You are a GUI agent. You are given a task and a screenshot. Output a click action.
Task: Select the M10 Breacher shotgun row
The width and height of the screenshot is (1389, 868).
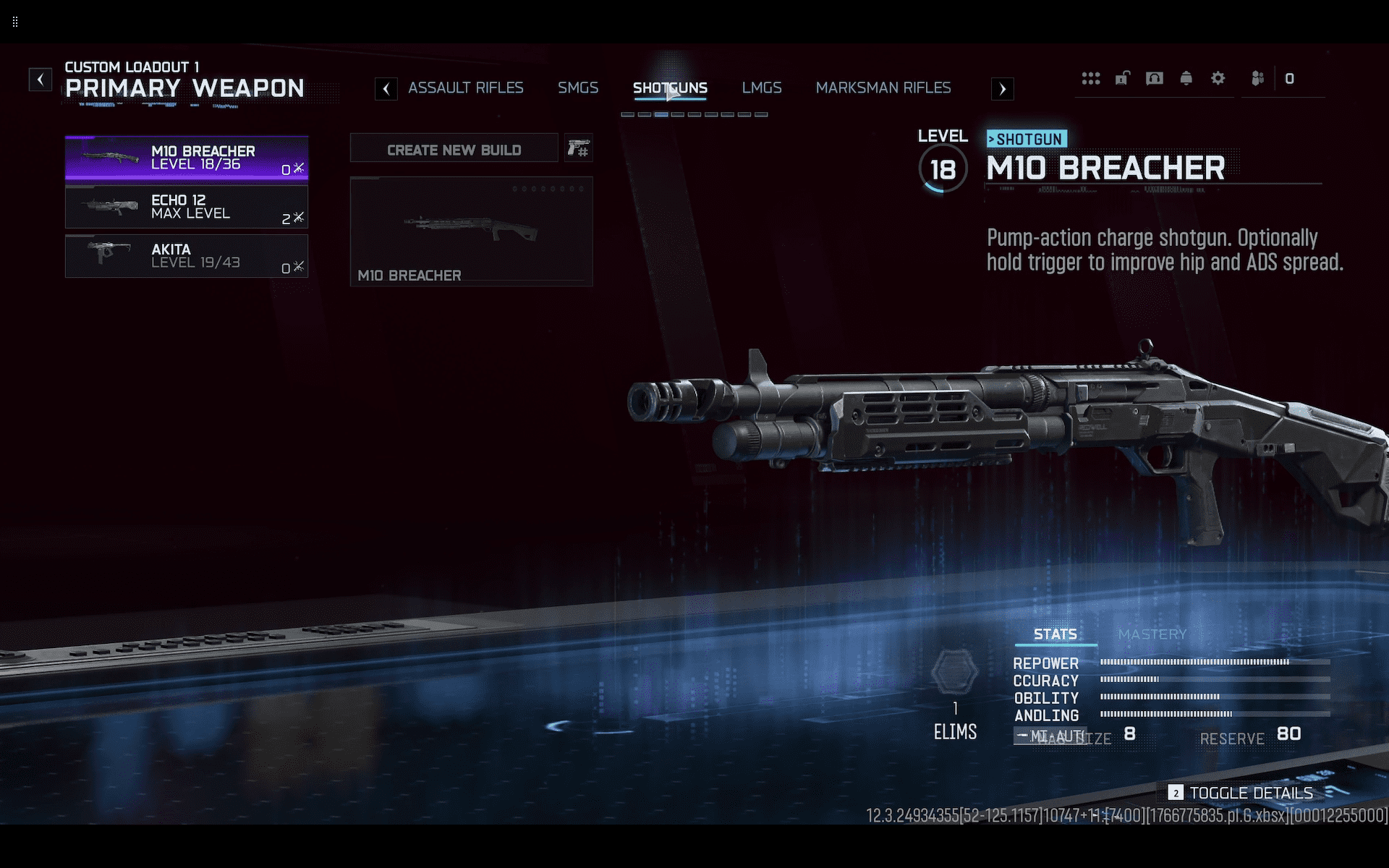click(187, 158)
